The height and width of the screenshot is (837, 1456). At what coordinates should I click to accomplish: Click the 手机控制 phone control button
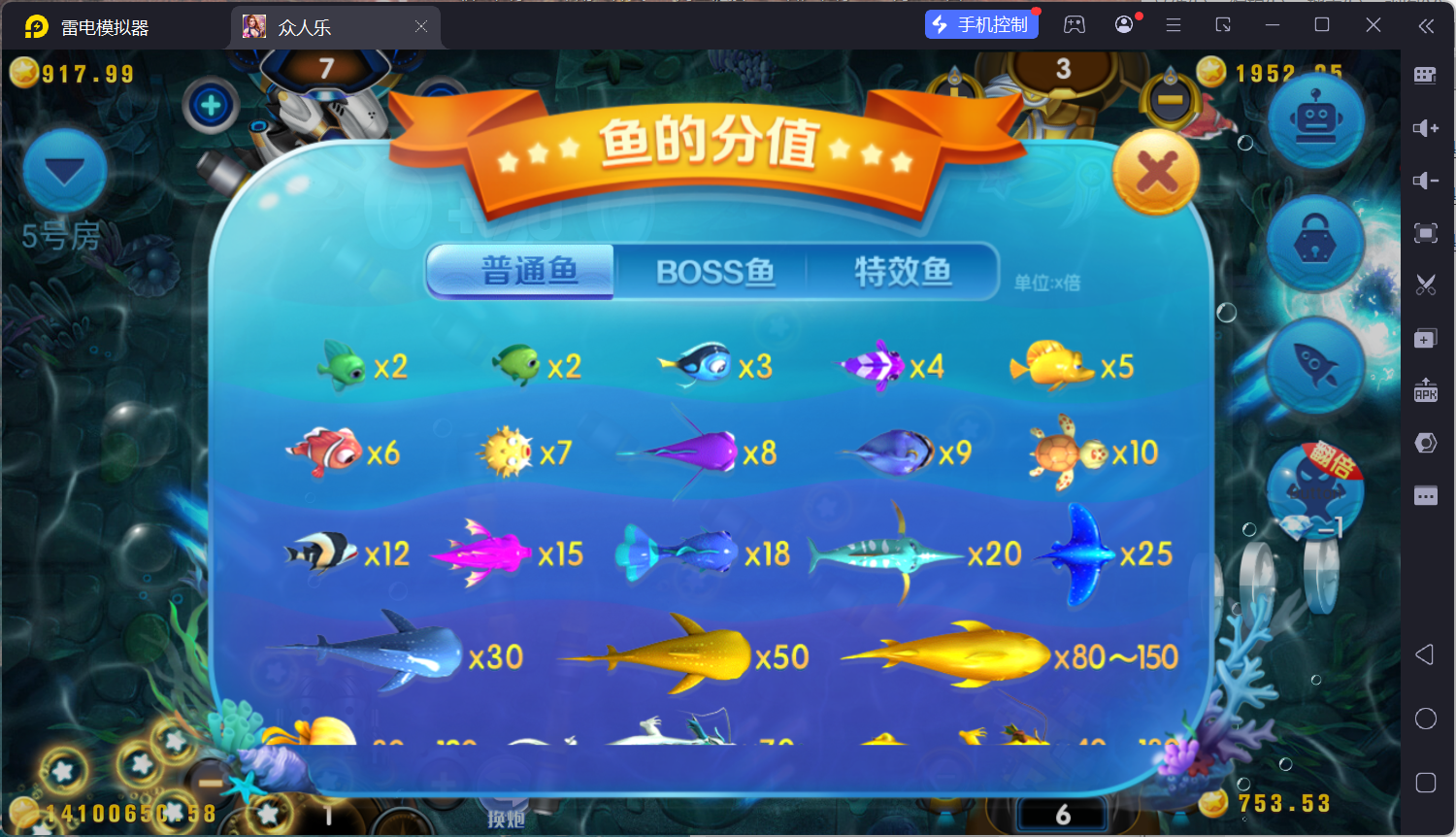pyautogui.click(x=981, y=24)
